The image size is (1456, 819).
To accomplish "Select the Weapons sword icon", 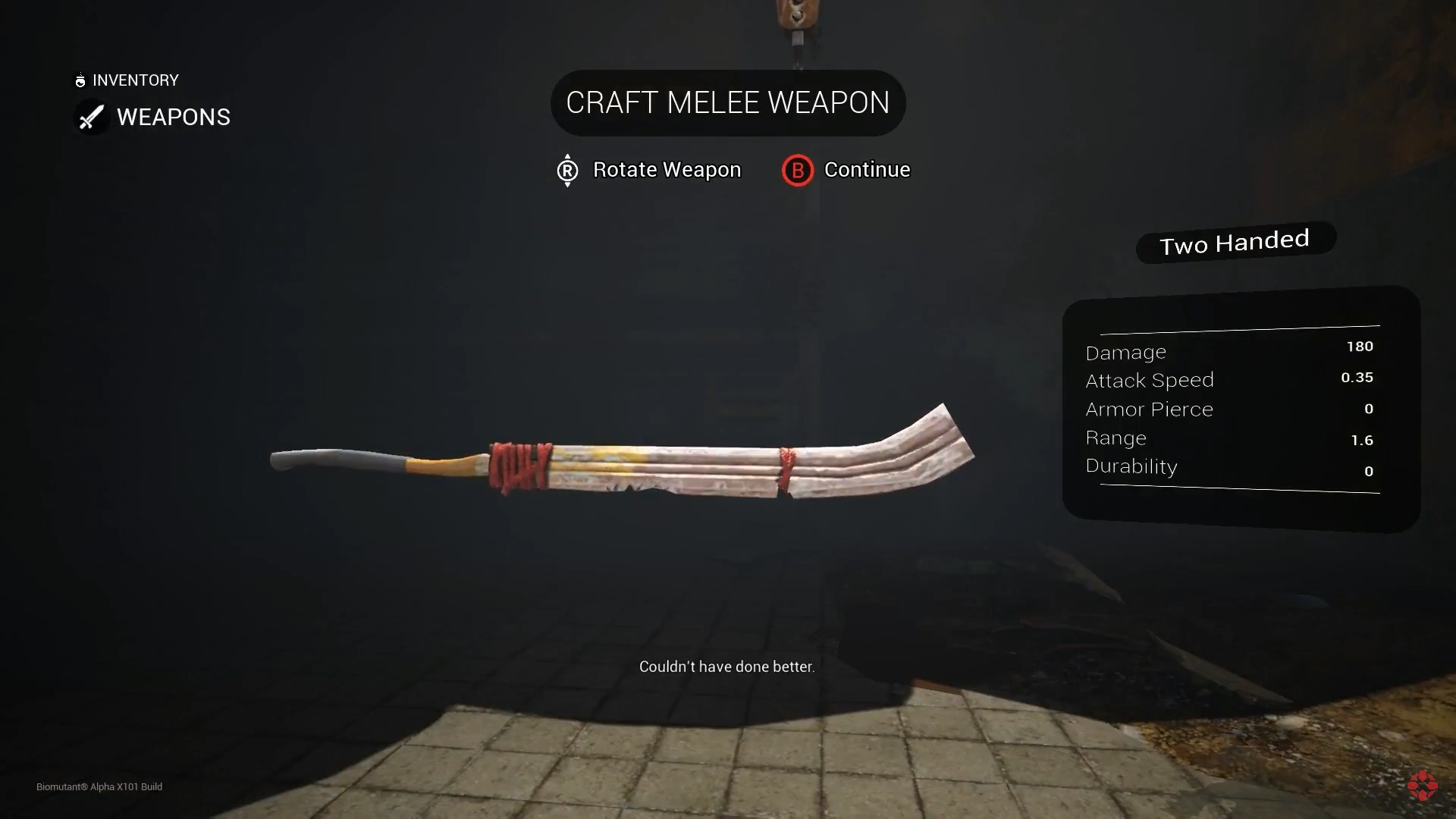I will click(x=91, y=118).
